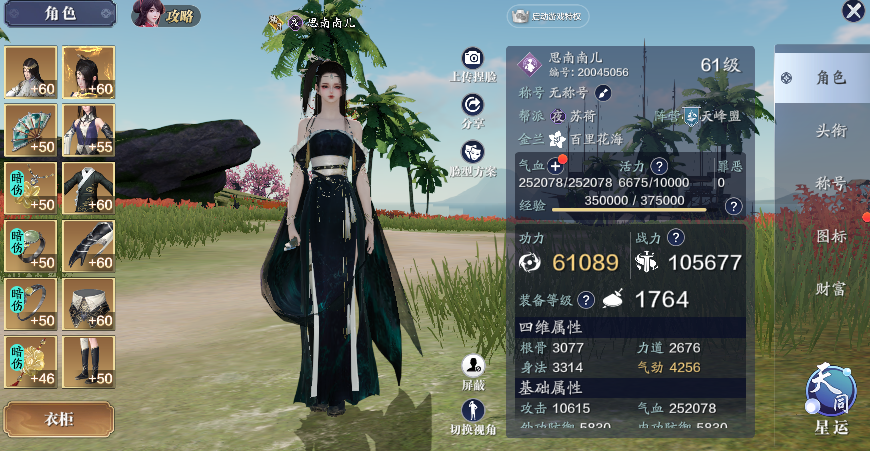Show help for 装备等级
The image size is (870, 451).
[x=586, y=299]
